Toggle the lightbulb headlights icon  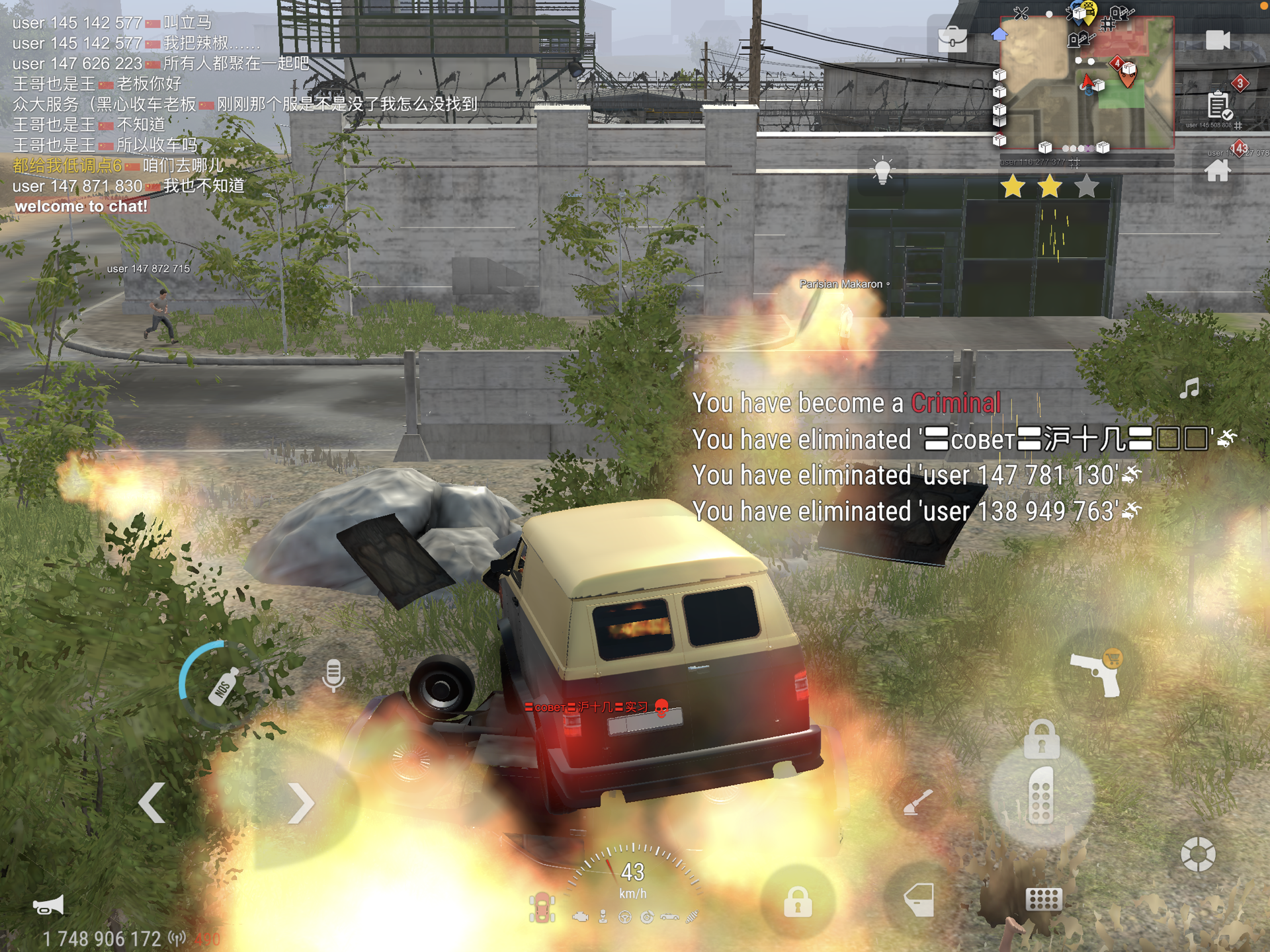(x=882, y=171)
